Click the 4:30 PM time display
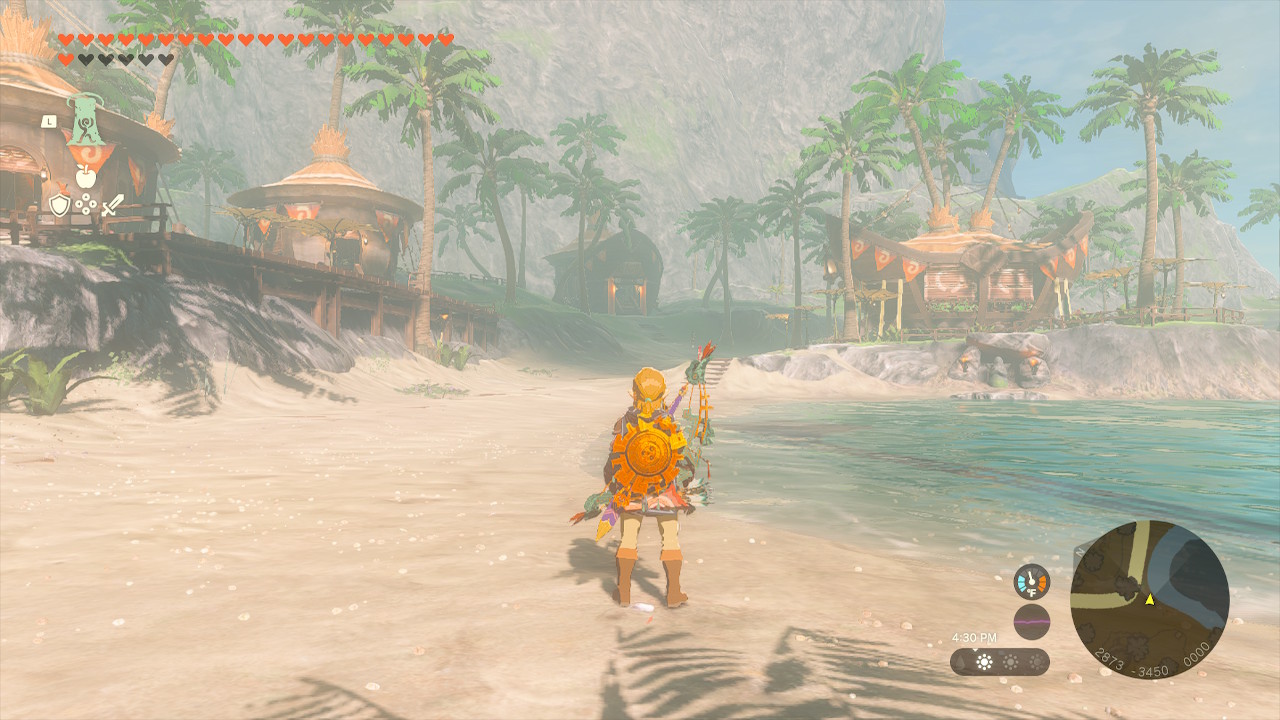 975,636
